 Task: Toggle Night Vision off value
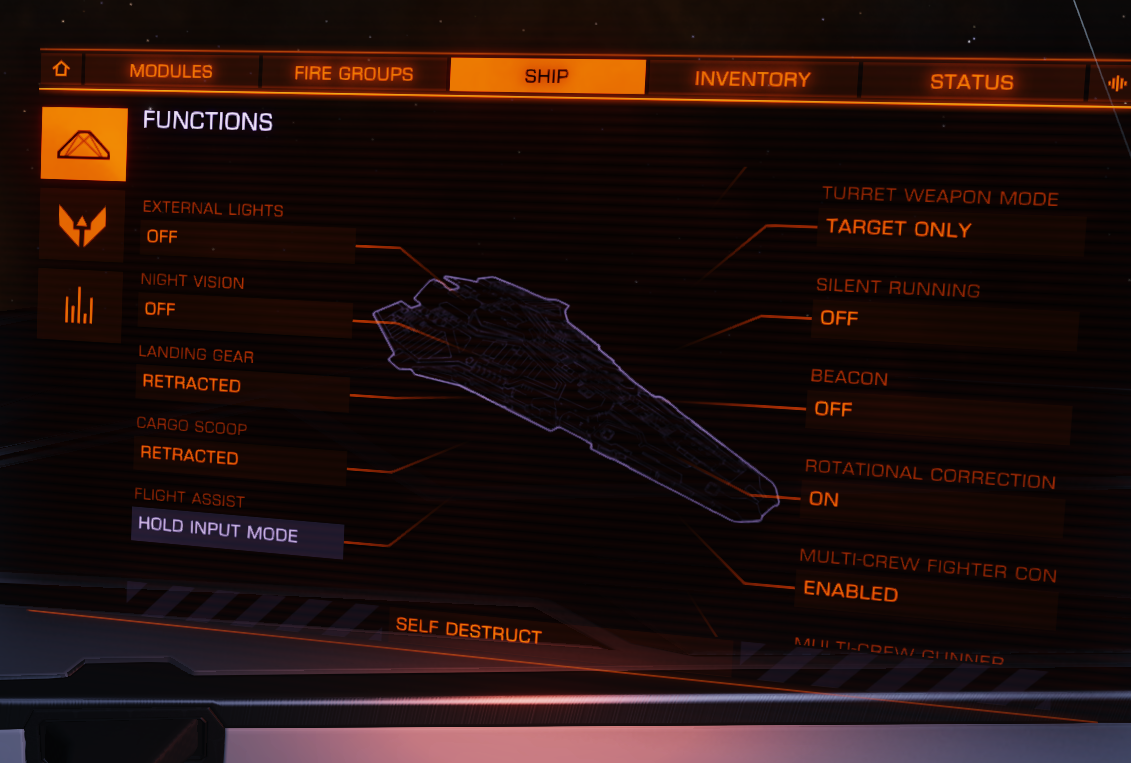[x=245, y=313]
